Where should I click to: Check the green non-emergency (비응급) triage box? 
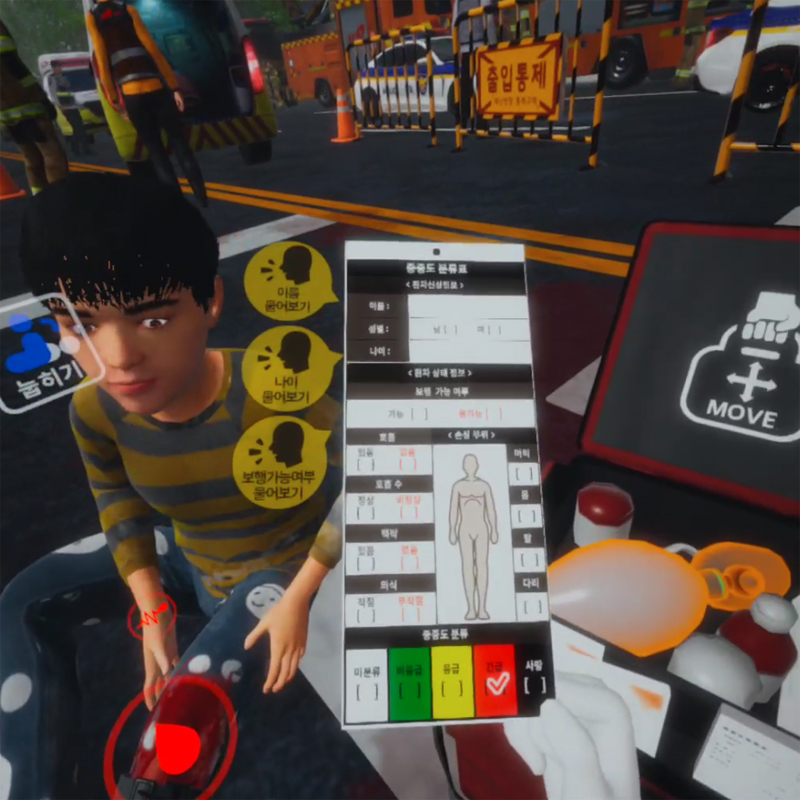tap(407, 686)
